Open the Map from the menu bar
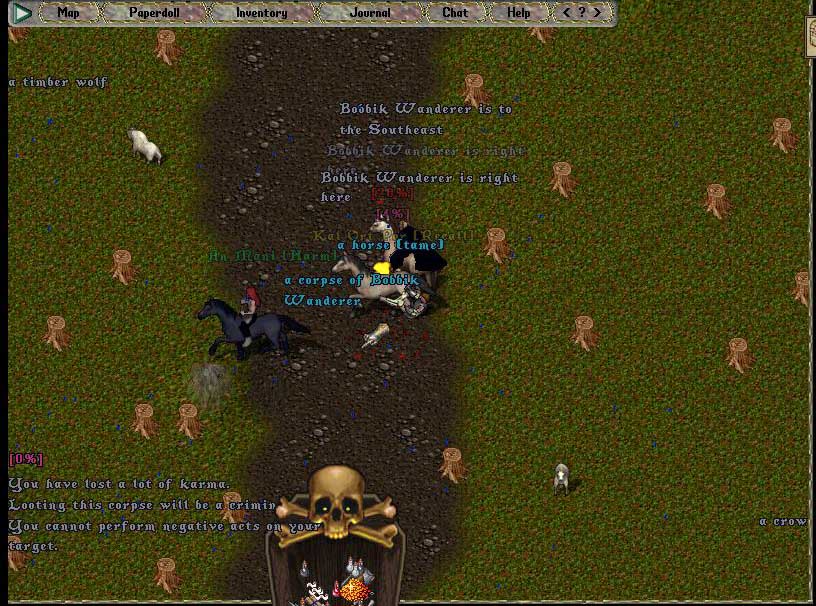The image size is (816, 606). coord(68,13)
